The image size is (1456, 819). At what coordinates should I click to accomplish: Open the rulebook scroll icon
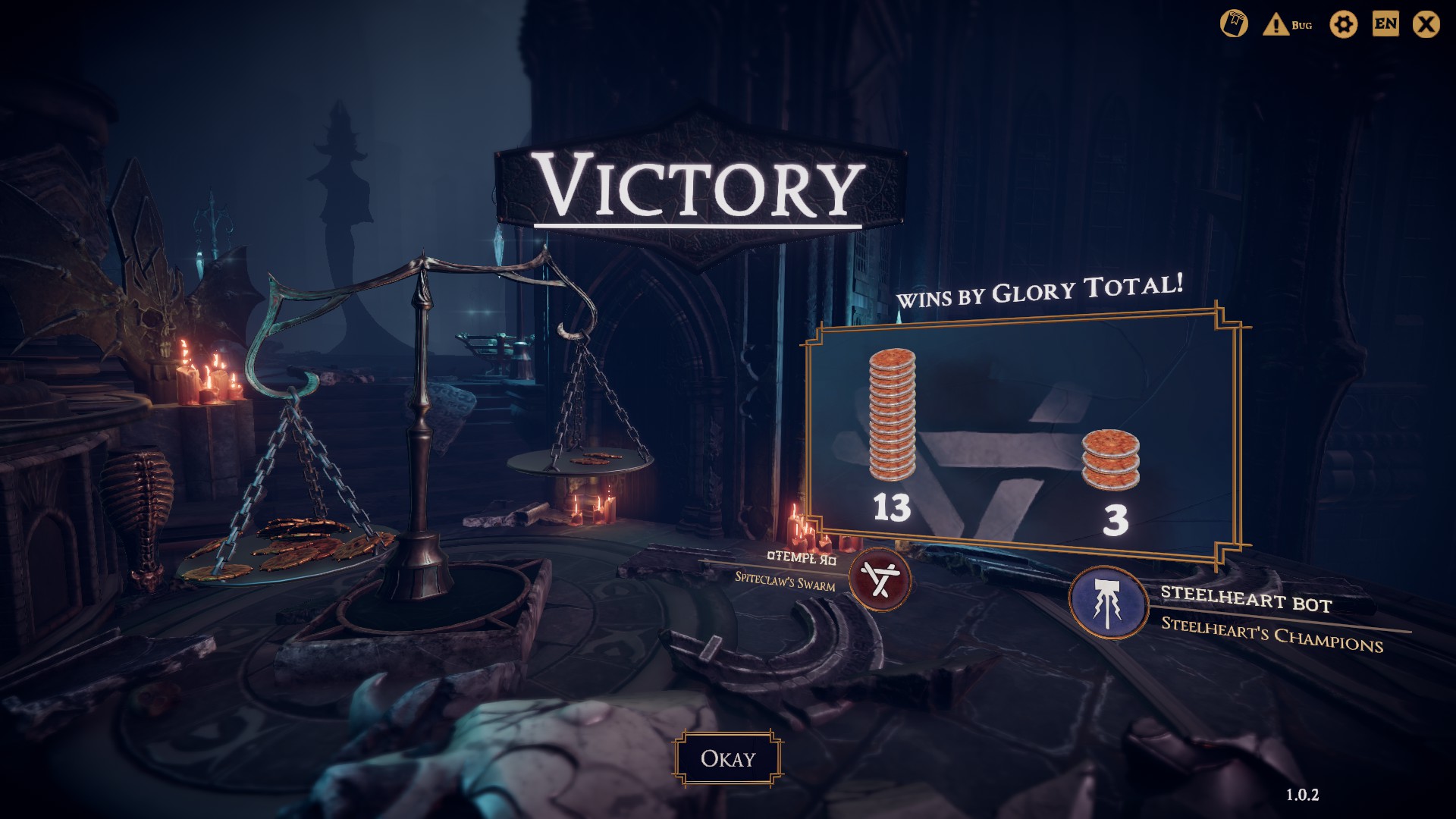(1234, 24)
